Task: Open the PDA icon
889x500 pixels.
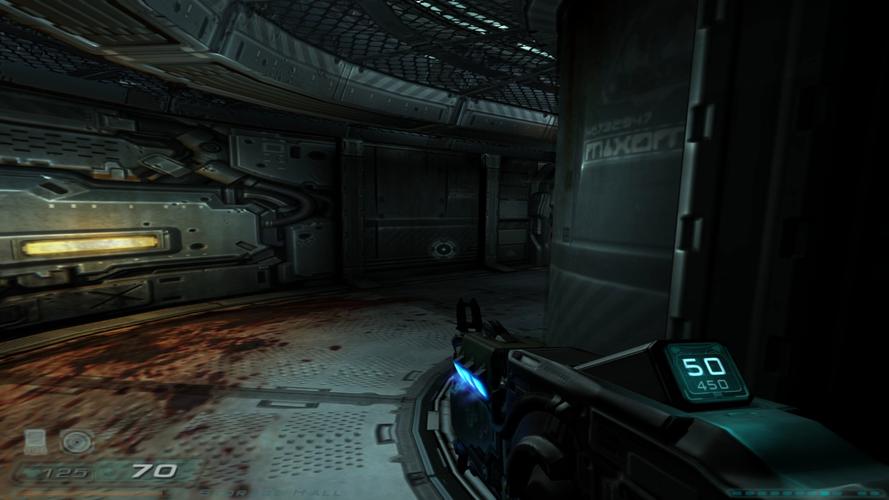Action: 35,440
